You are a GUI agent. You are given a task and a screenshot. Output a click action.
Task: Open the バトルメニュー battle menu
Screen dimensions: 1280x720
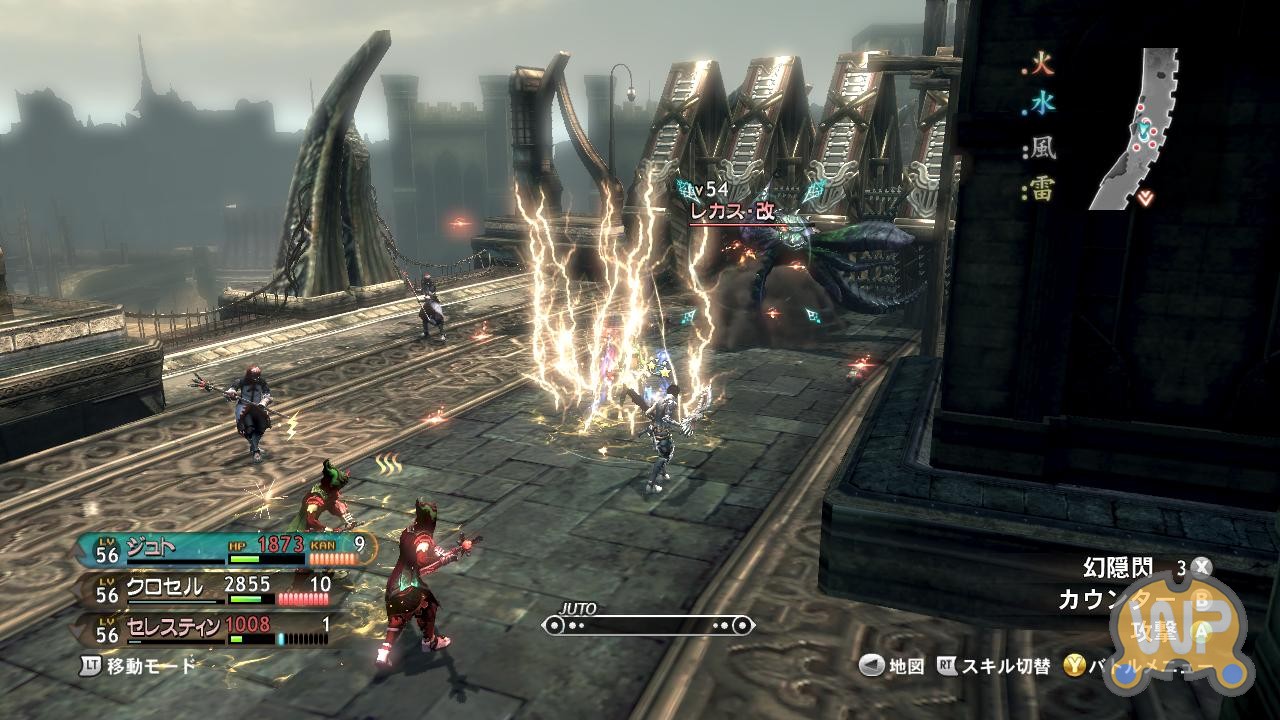(1150, 666)
